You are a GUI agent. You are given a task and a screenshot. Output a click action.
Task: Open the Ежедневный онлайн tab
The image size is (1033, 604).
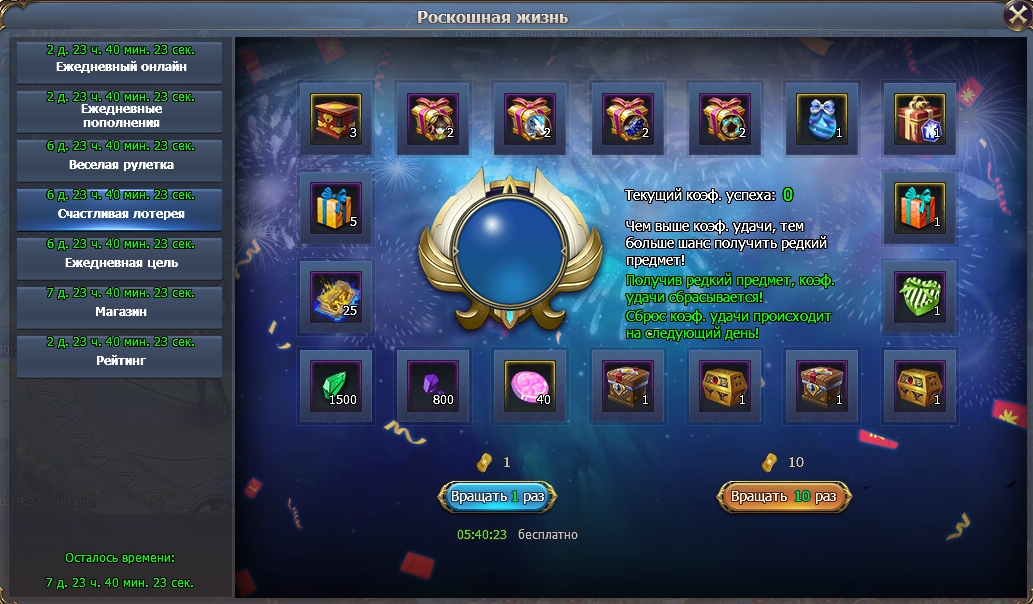coord(119,61)
